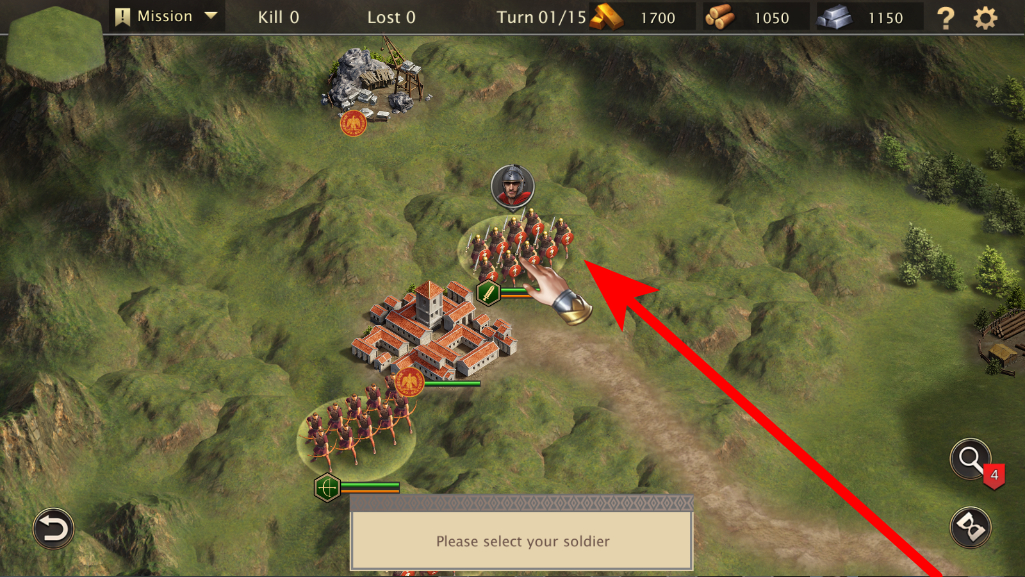Click the magnifying glass search button
This screenshot has width=1025, height=577.
pos(970,459)
